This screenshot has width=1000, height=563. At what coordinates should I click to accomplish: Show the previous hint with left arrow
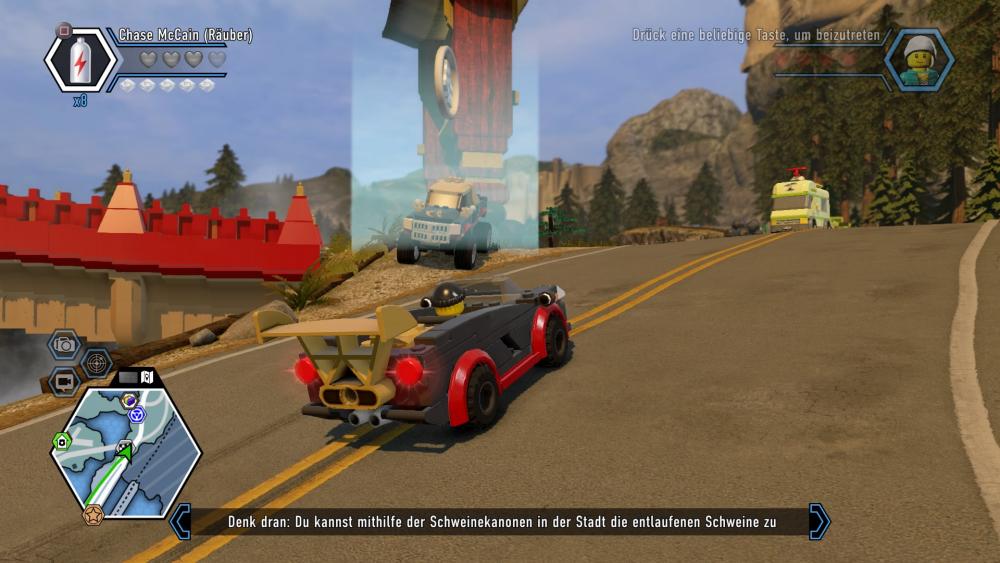180,521
